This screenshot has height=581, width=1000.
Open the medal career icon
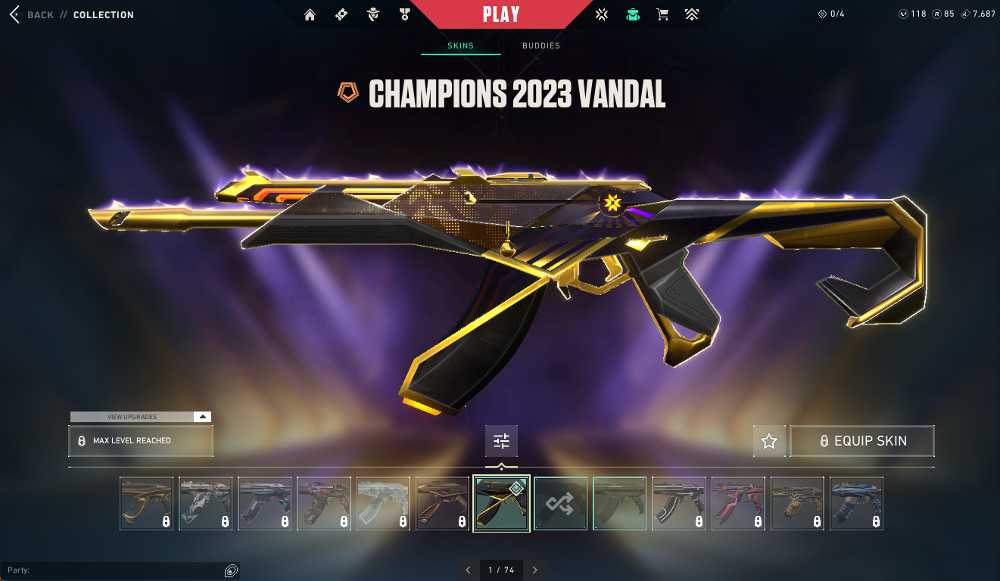pos(401,15)
